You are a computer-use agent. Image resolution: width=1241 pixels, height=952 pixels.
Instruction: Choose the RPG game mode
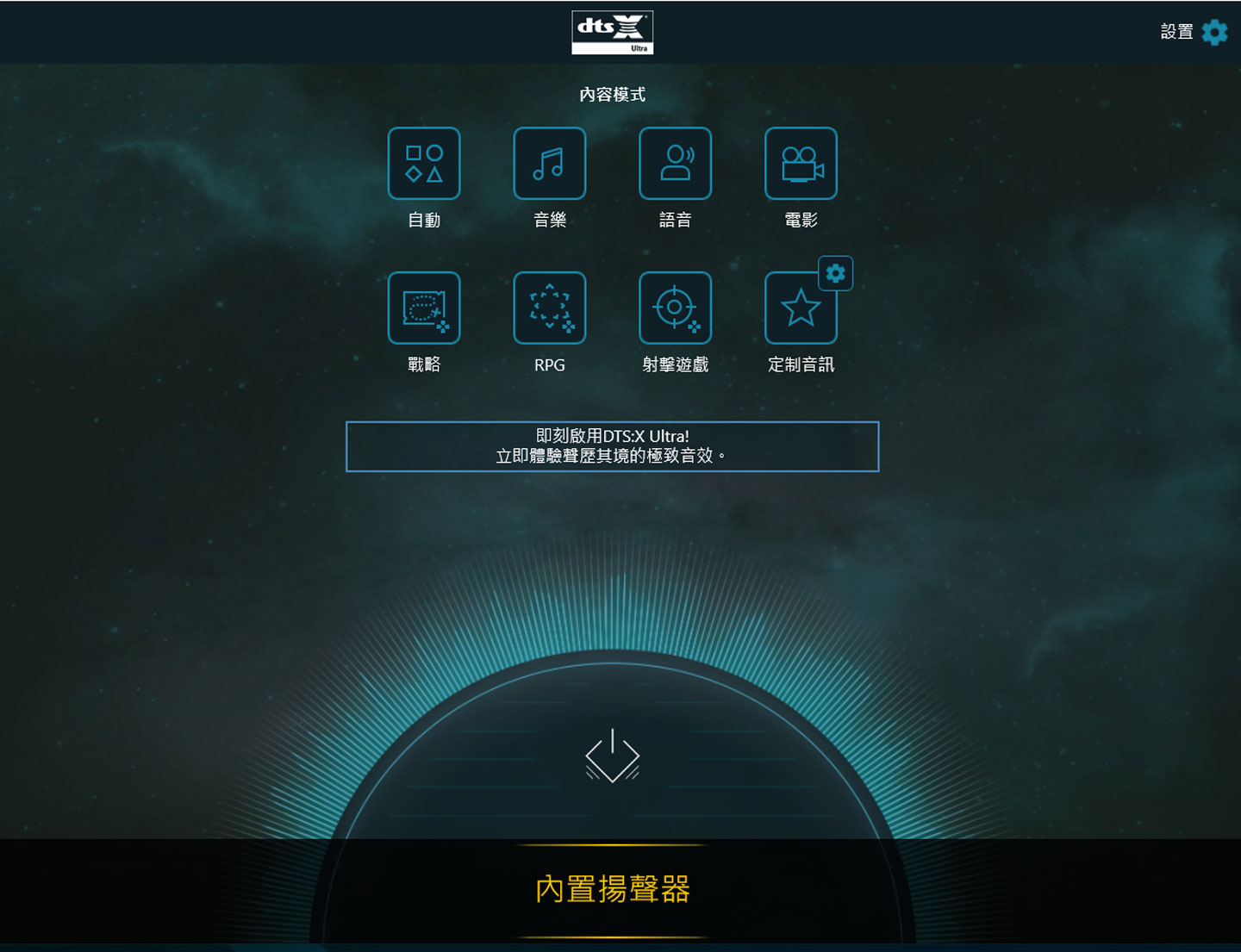pos(550,308)
